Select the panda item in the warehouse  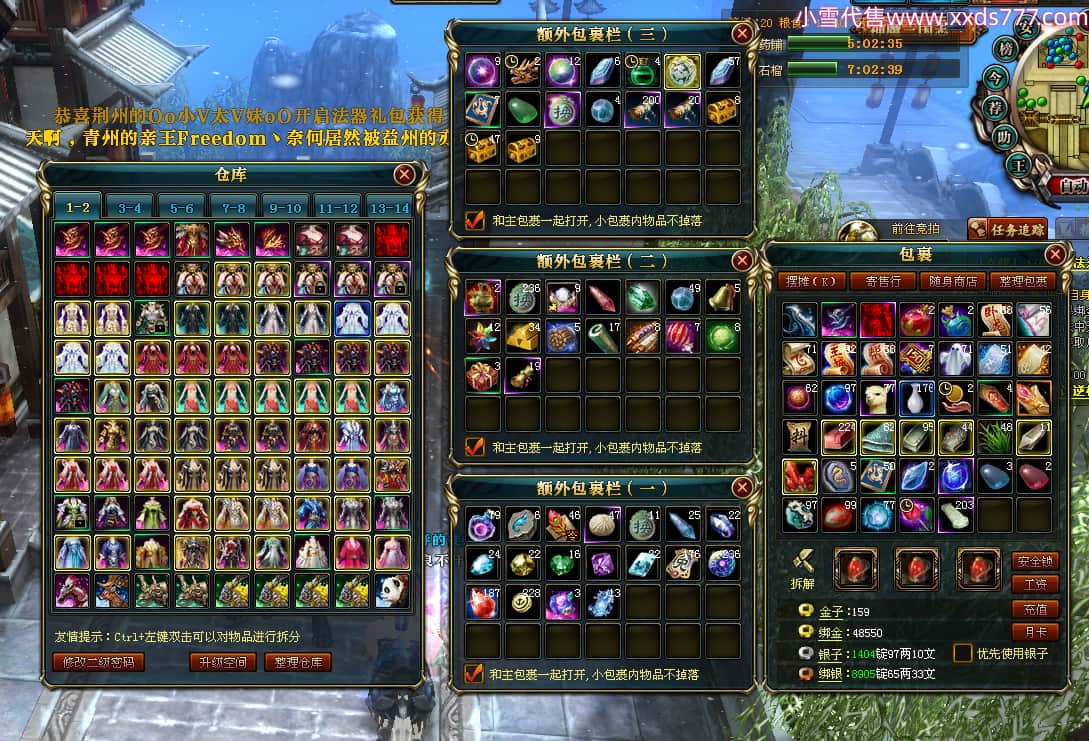point(391,591)
